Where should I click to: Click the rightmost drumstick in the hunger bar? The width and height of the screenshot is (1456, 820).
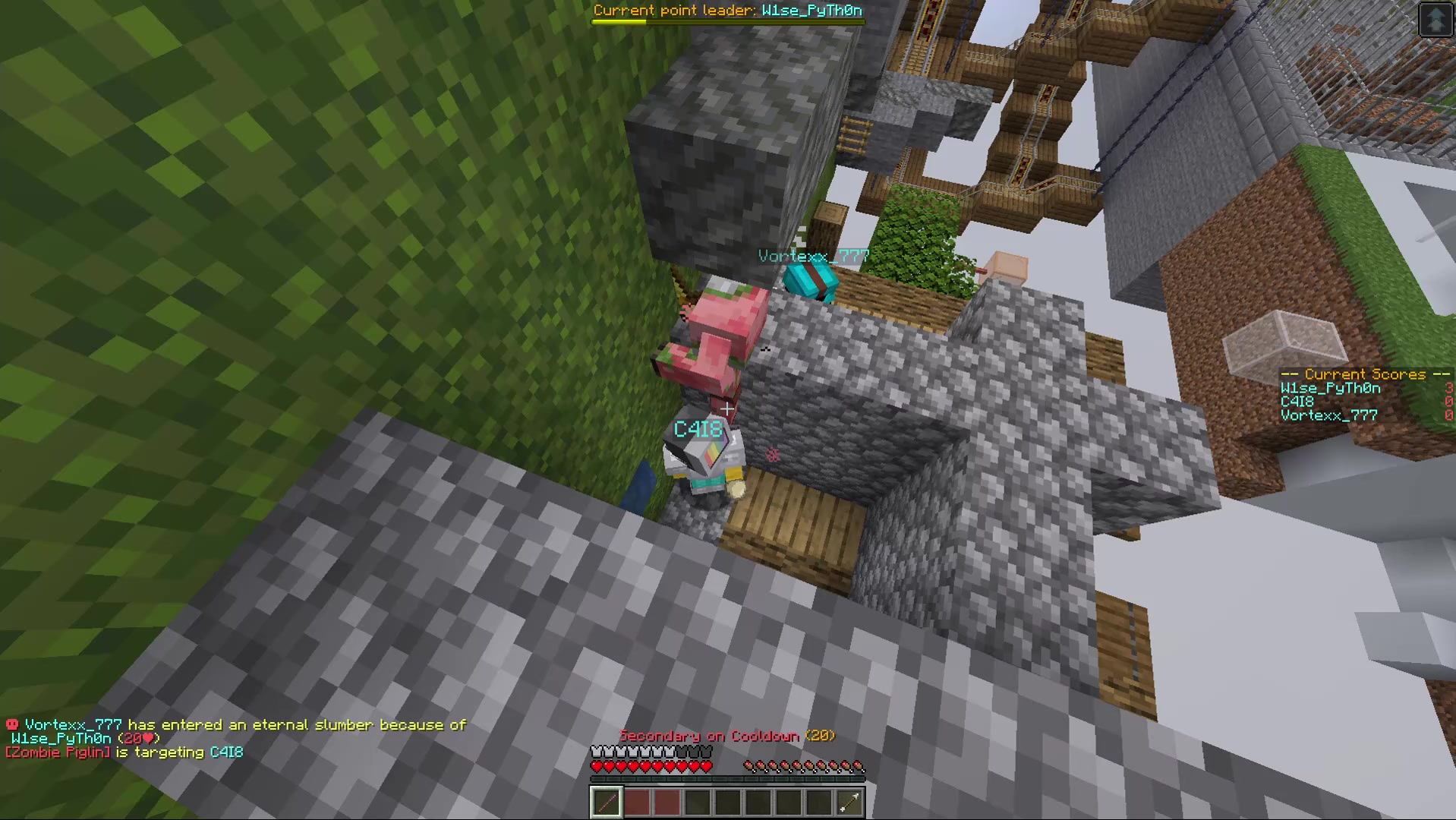[x=859, y=766]
